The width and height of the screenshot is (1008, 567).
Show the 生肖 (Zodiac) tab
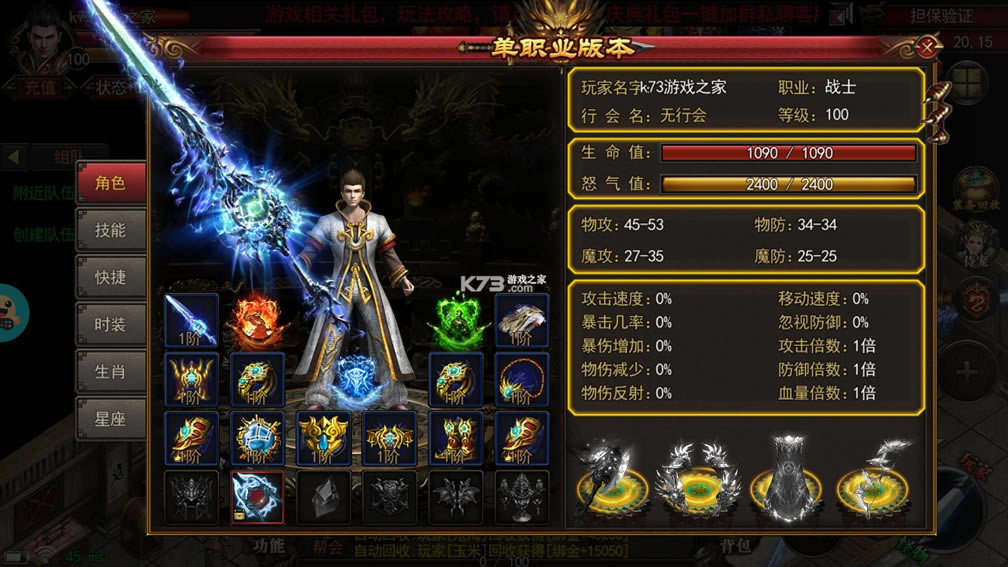pyautogui.click(x=110, y=372)
